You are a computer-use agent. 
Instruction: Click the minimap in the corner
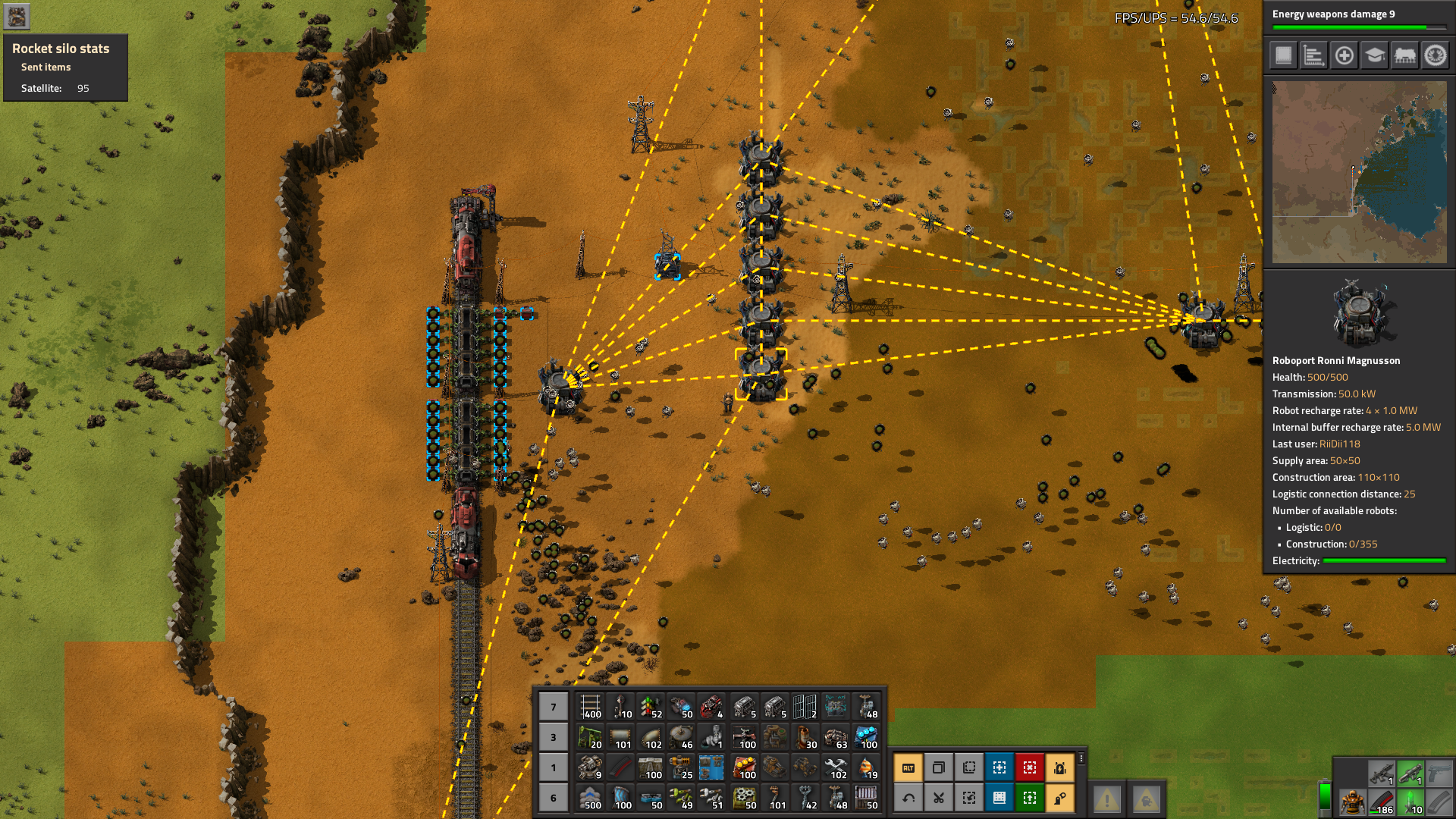tap(1359, 173)
